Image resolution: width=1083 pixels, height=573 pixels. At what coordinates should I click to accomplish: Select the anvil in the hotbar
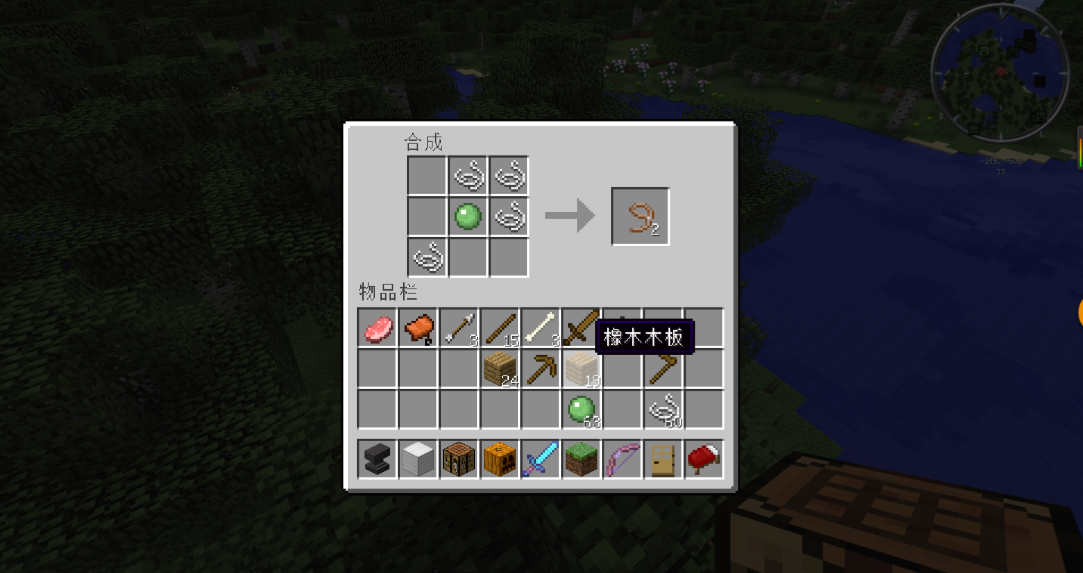[378, 459]
